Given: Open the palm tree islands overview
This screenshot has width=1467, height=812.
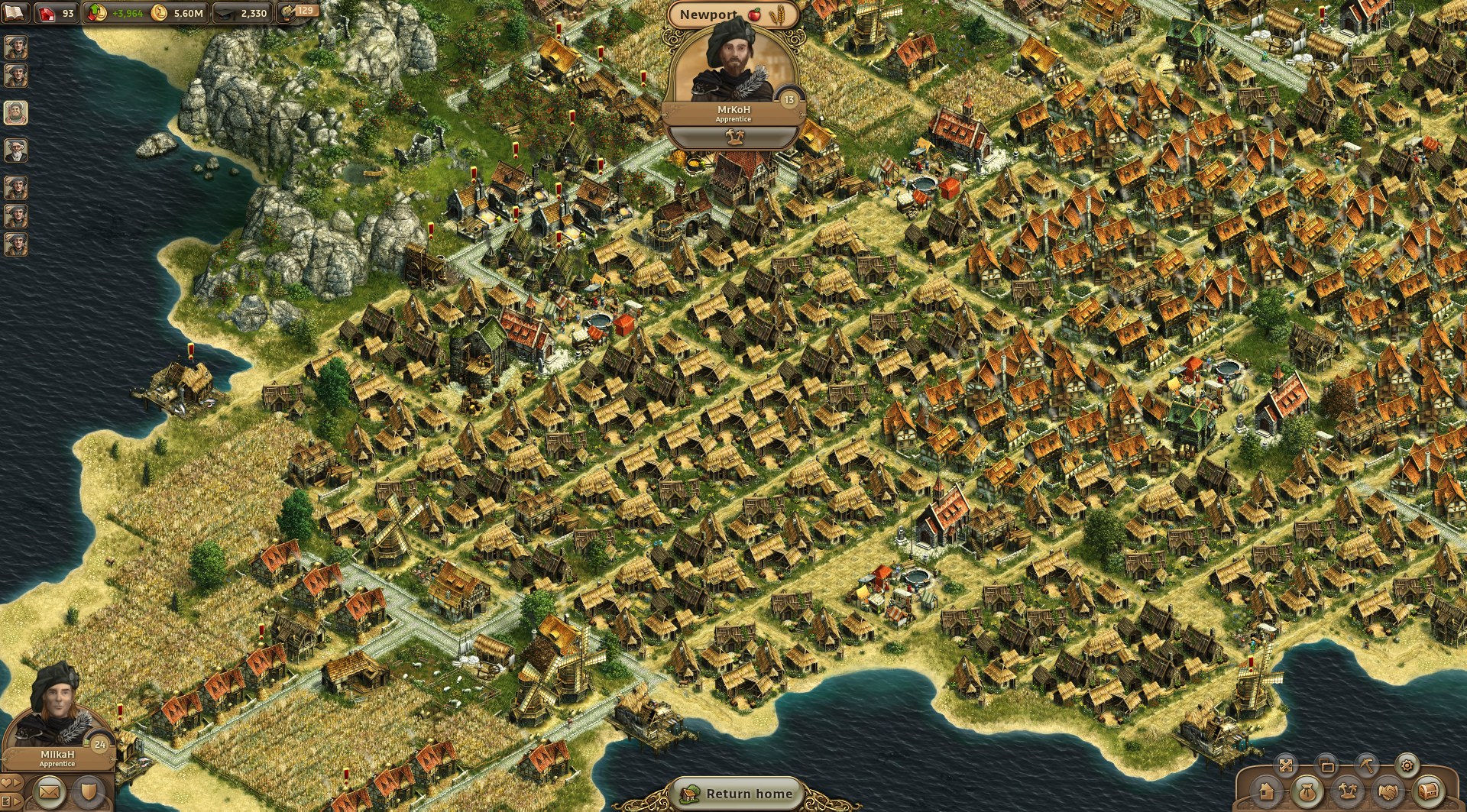Looking at the screenshot, I should pyautogui.click(x=1347, y=792).
